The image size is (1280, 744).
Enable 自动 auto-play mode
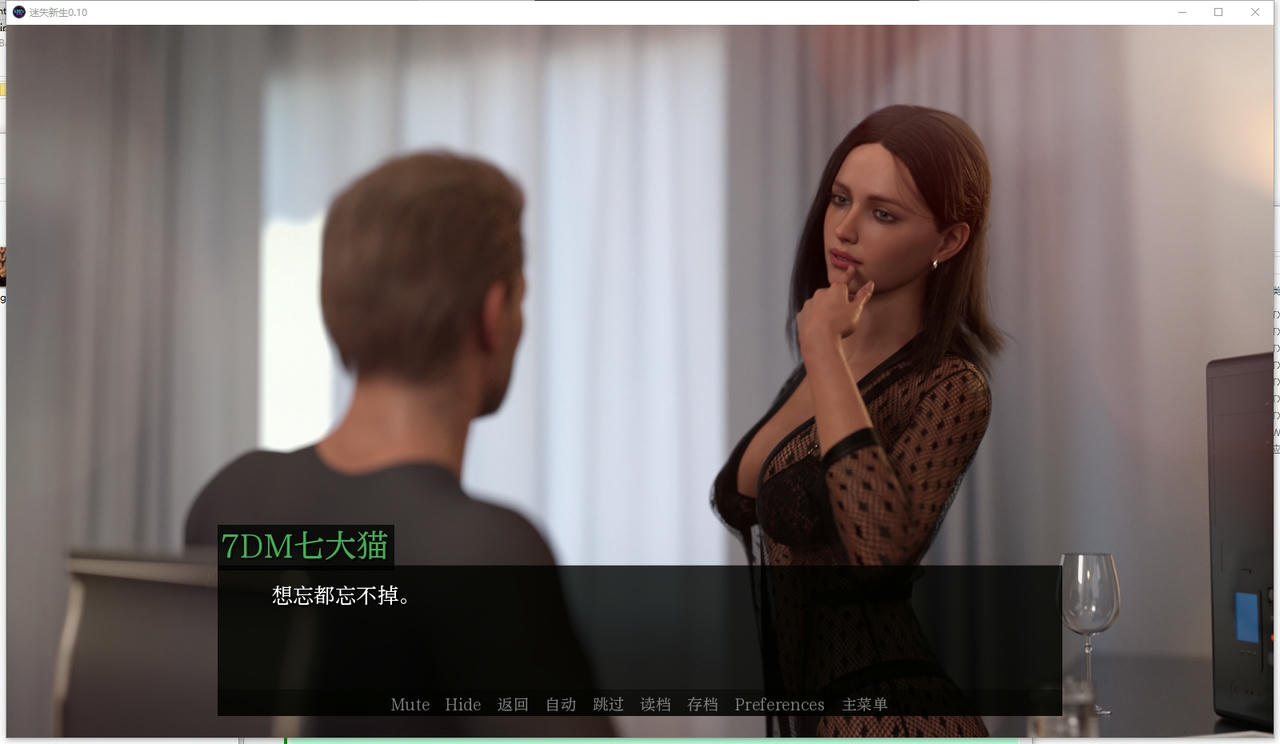560,705
